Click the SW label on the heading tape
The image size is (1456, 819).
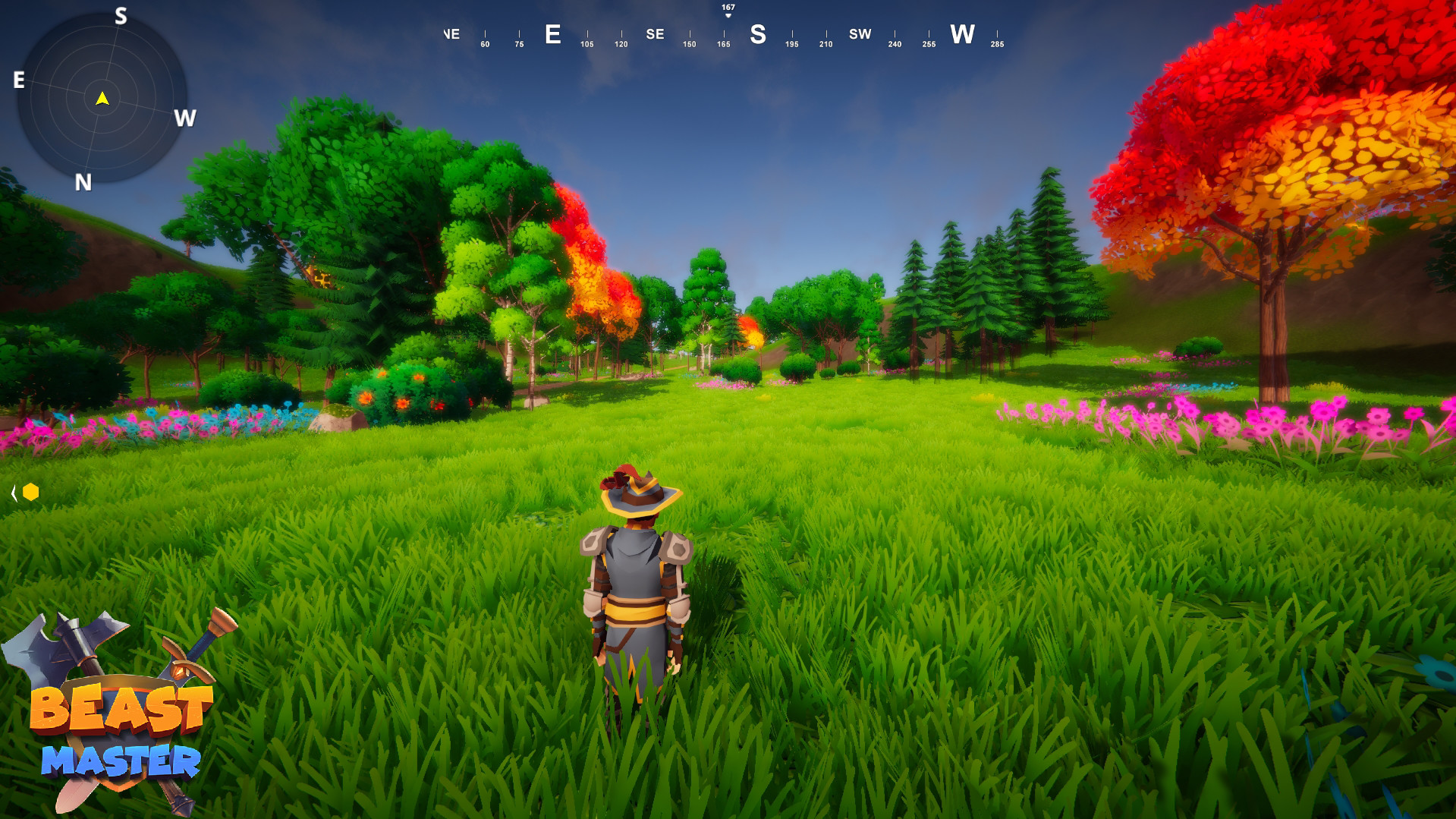point(860,34)
